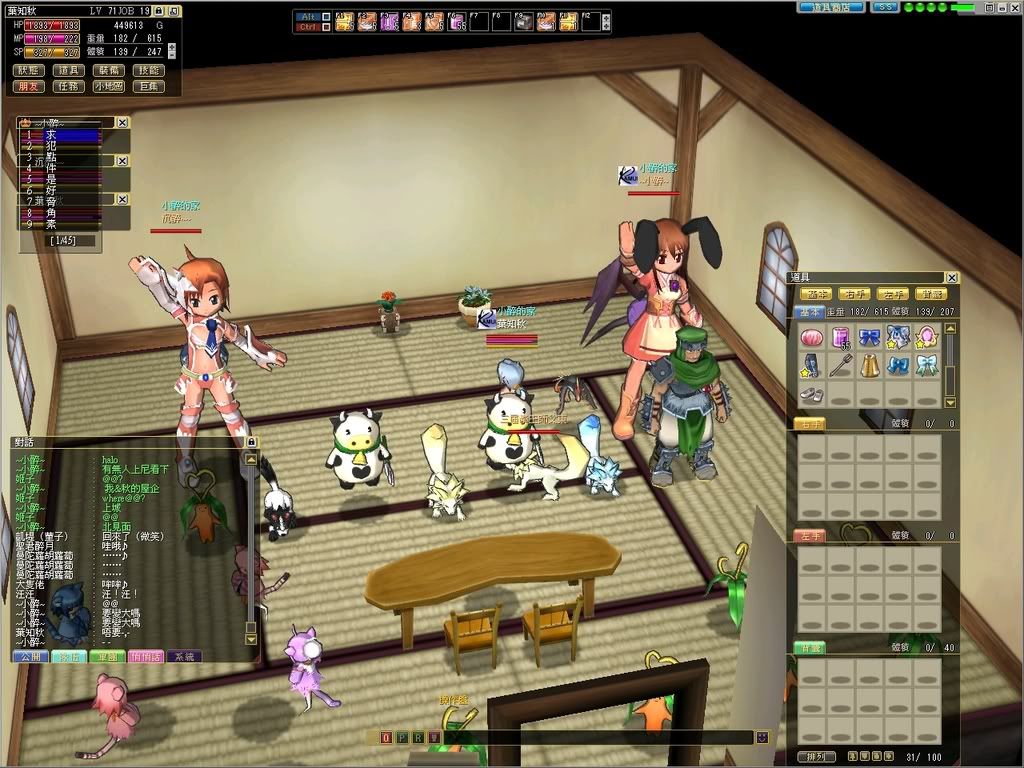Screen dimensions: 1024x768
Task: Choose the fork item in inventory
Action: coord(841,365)
